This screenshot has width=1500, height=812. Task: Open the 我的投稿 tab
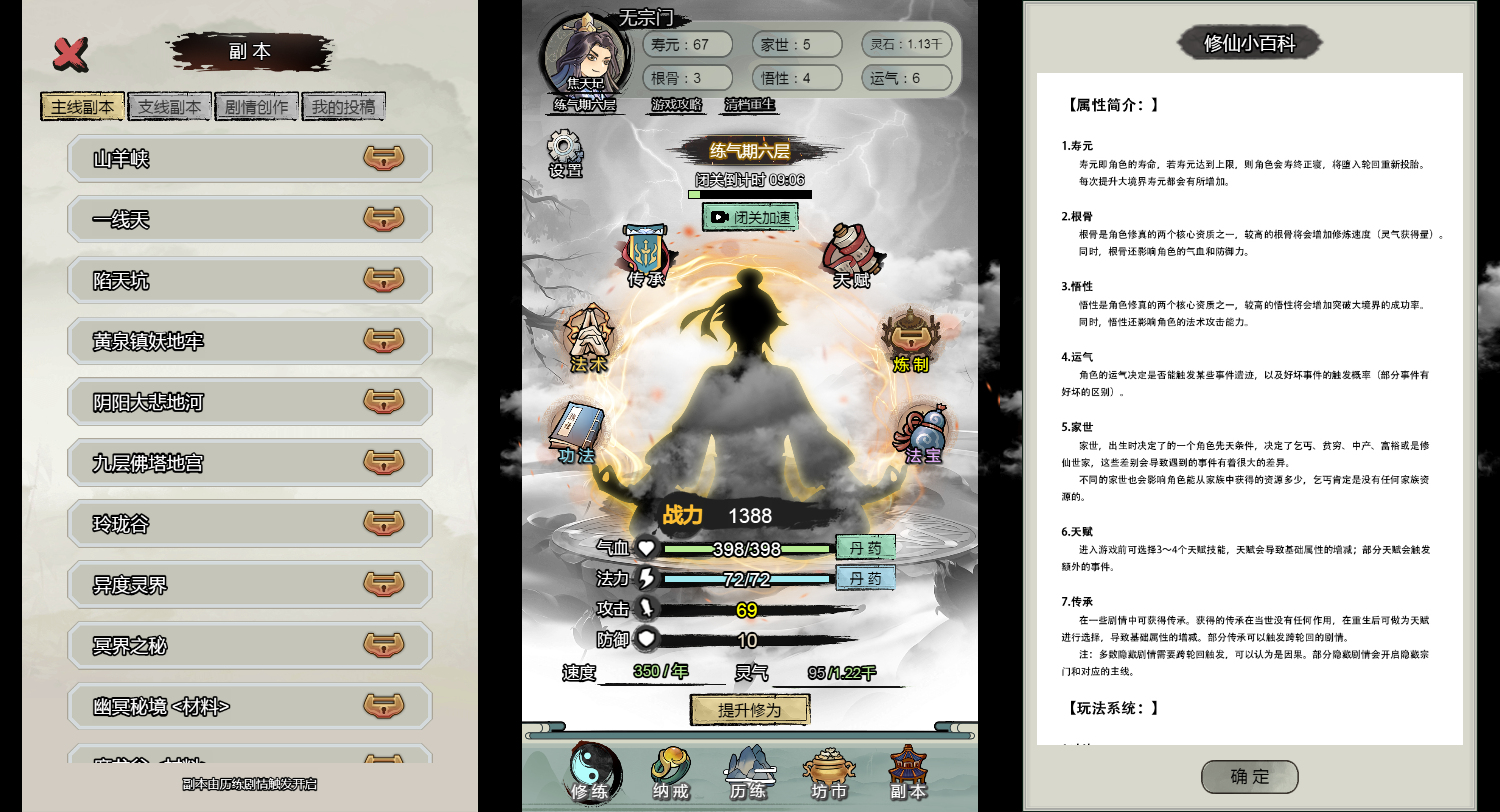pos(344,105)
